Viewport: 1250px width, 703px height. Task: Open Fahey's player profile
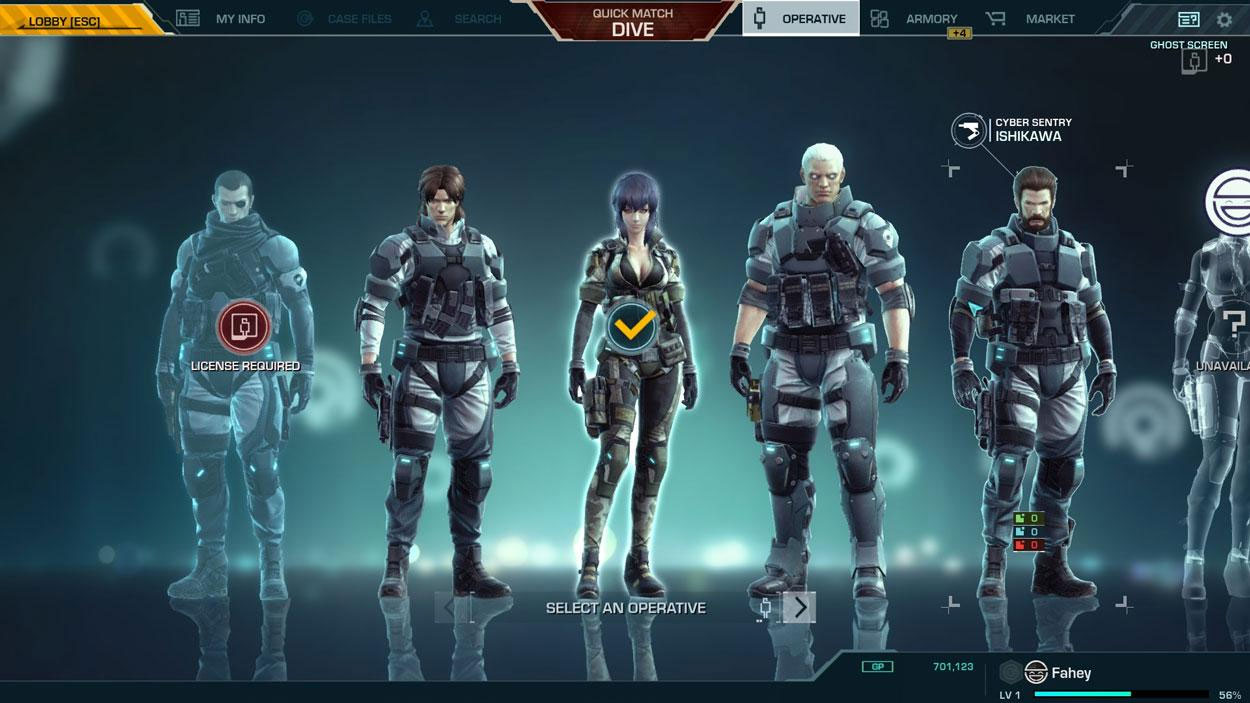click(x=1070, y=673)
